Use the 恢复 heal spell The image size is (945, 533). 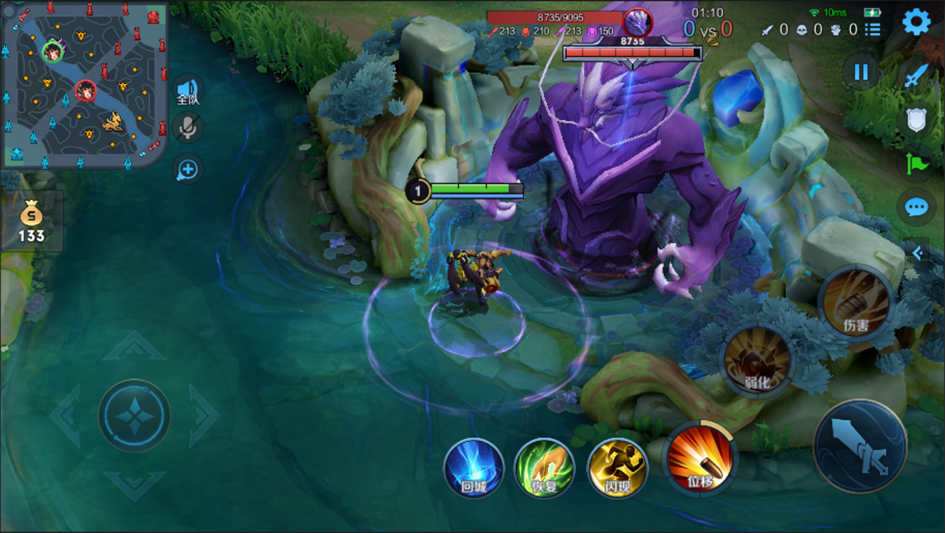click(x=544, y=467)
